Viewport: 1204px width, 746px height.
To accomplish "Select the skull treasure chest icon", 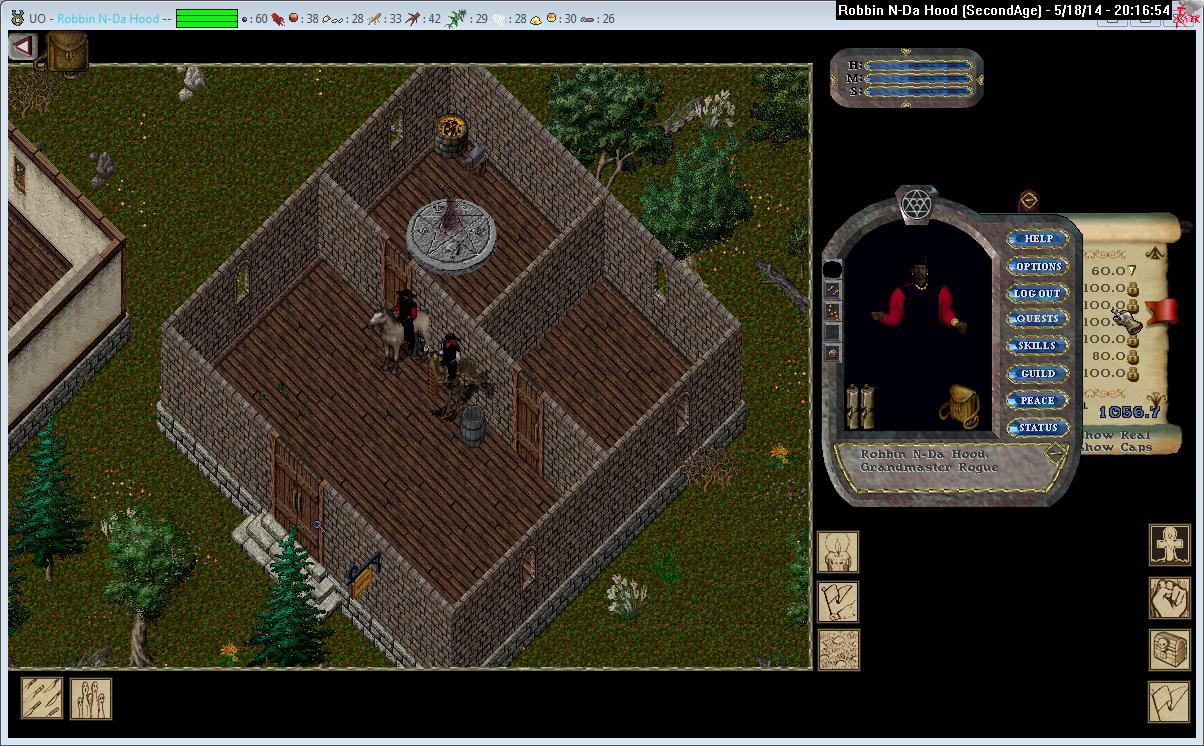I will coord(1169,648).
